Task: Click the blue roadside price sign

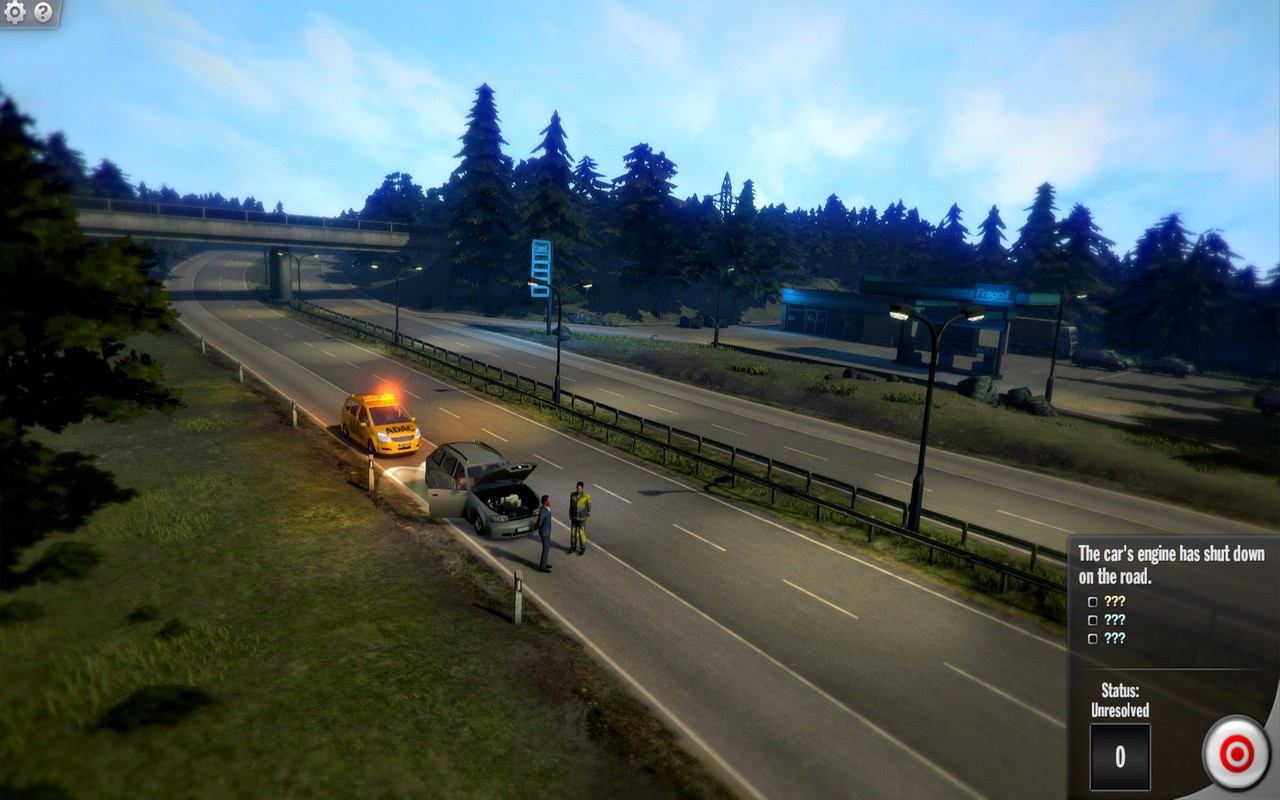Action: (x=540, y=265)
